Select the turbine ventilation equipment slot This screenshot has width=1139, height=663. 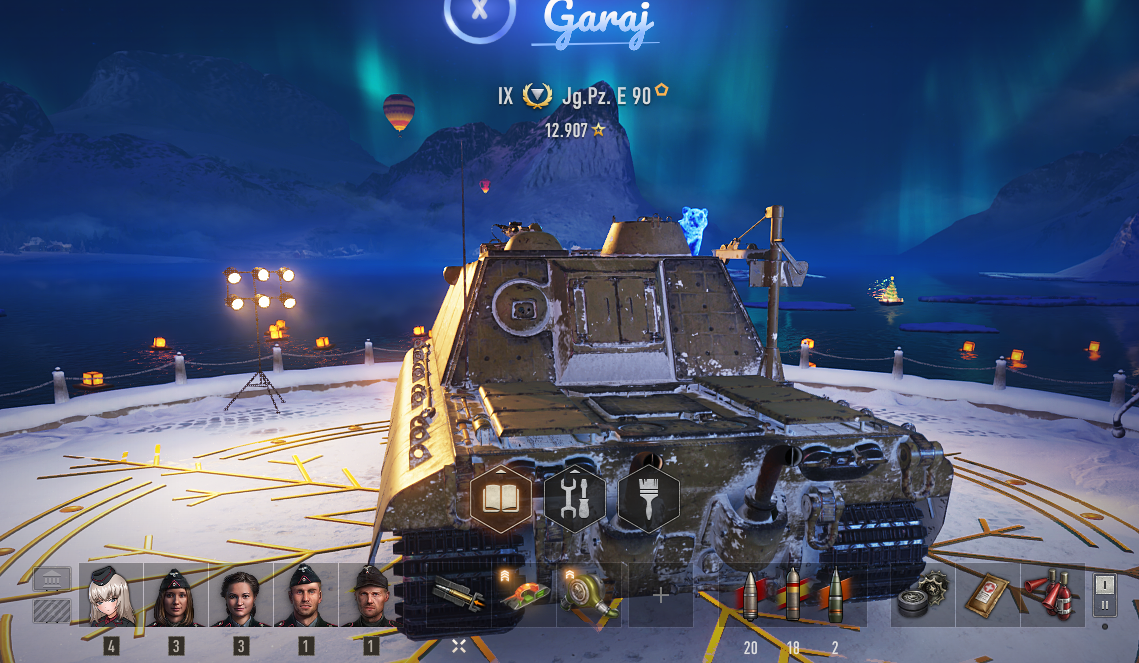pos(589,595)
